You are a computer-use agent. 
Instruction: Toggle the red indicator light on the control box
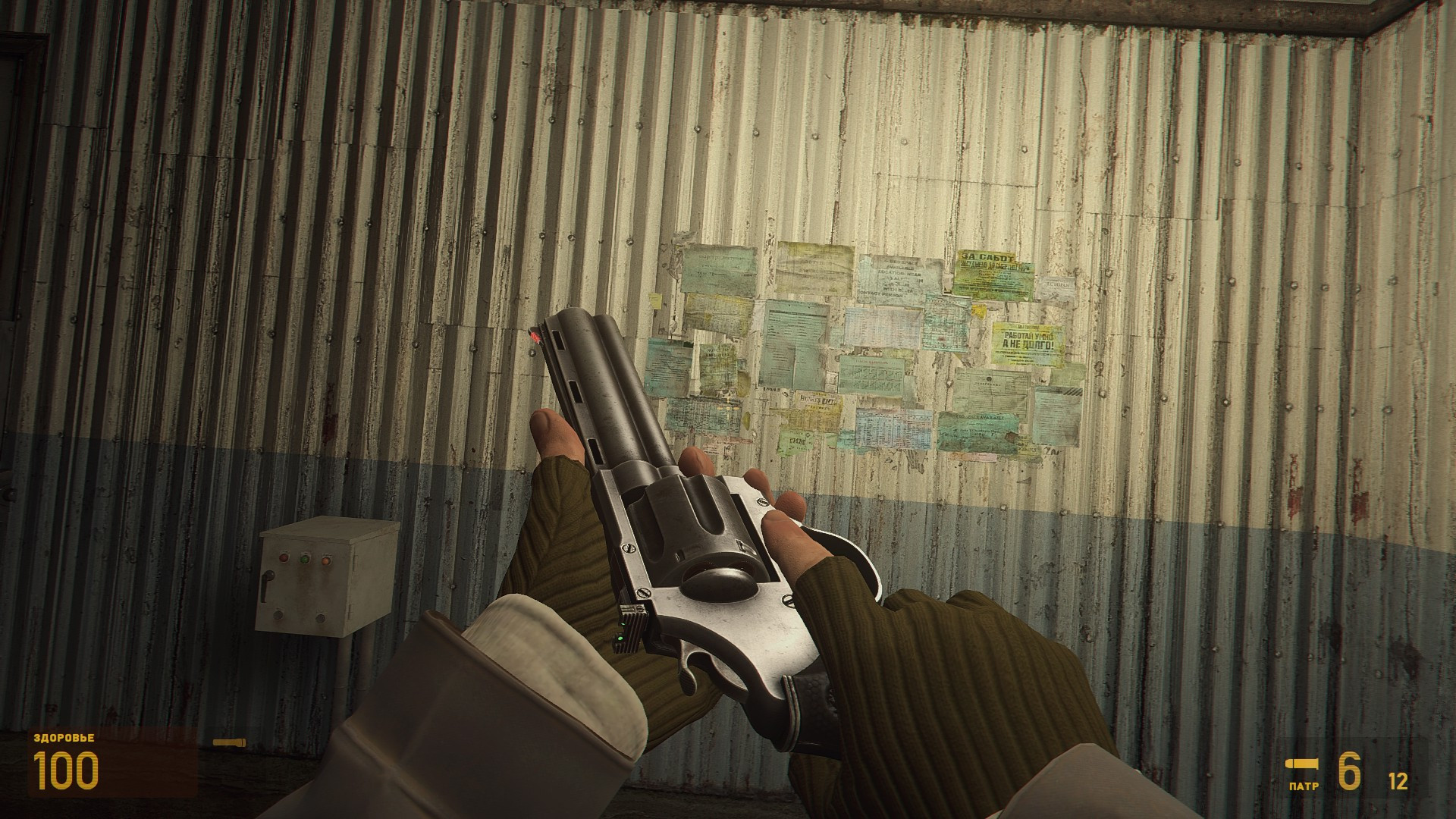point(284,557)
